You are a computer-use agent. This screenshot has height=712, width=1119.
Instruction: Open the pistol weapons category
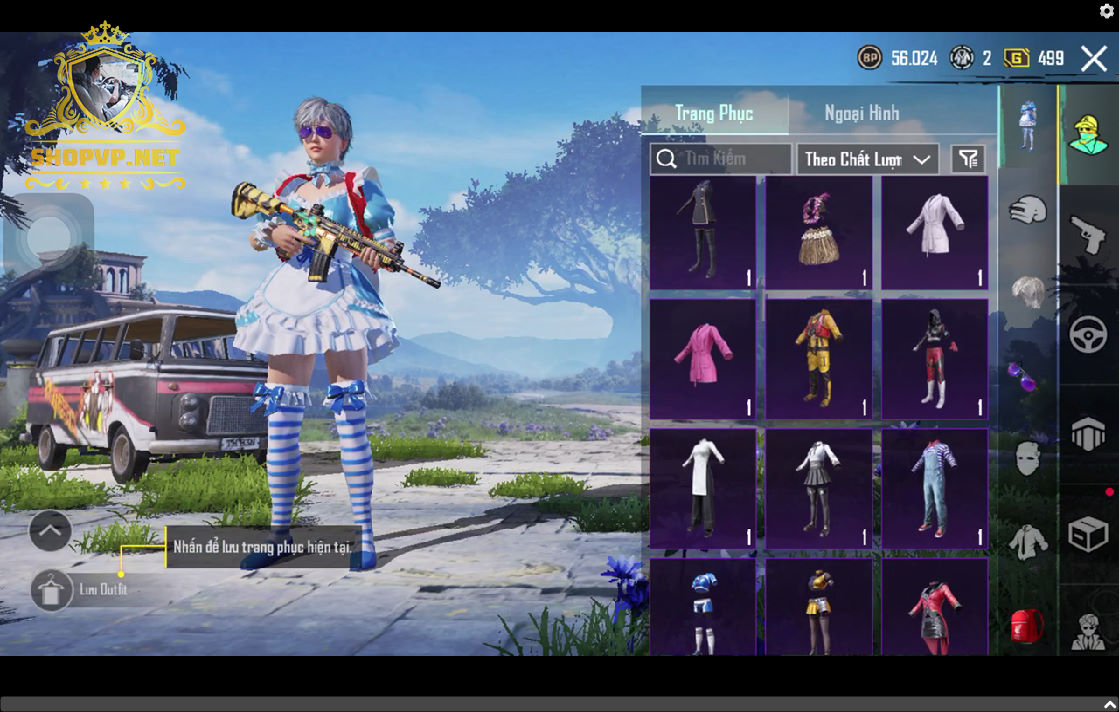tap(1088, 236)
